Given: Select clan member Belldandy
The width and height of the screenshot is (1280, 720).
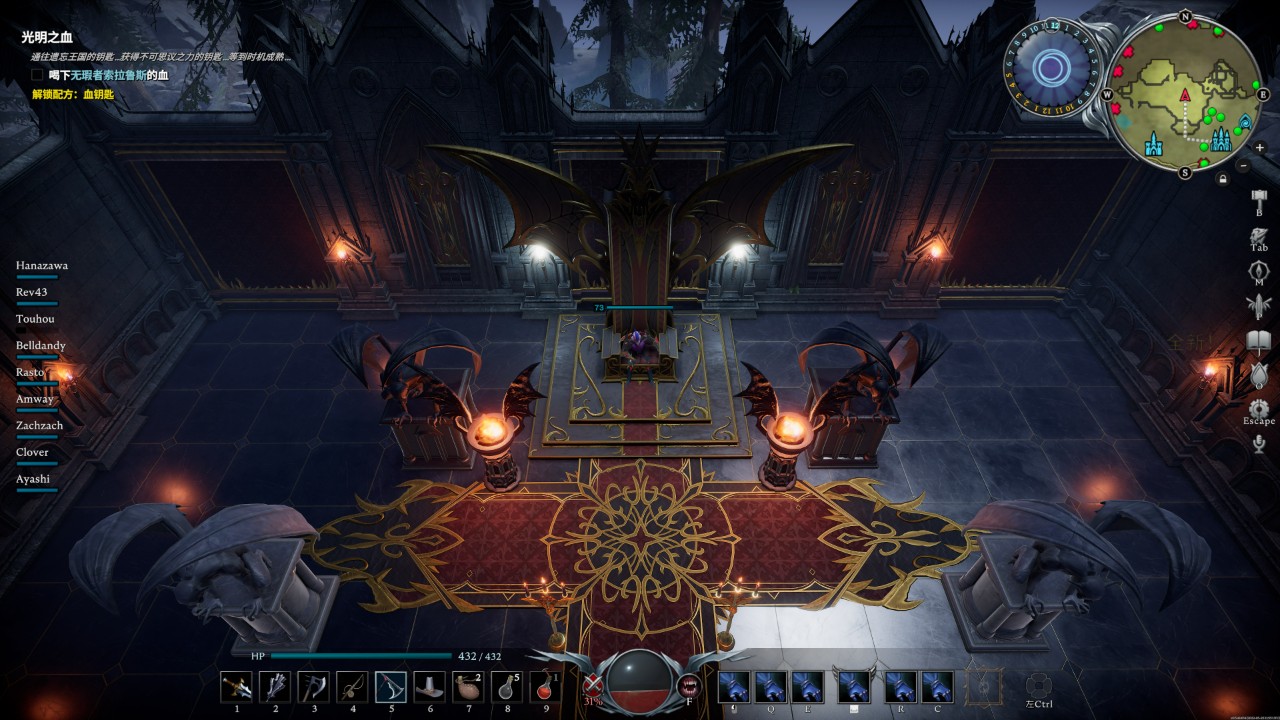Looking at the screenshot, I should pos(41,345).
